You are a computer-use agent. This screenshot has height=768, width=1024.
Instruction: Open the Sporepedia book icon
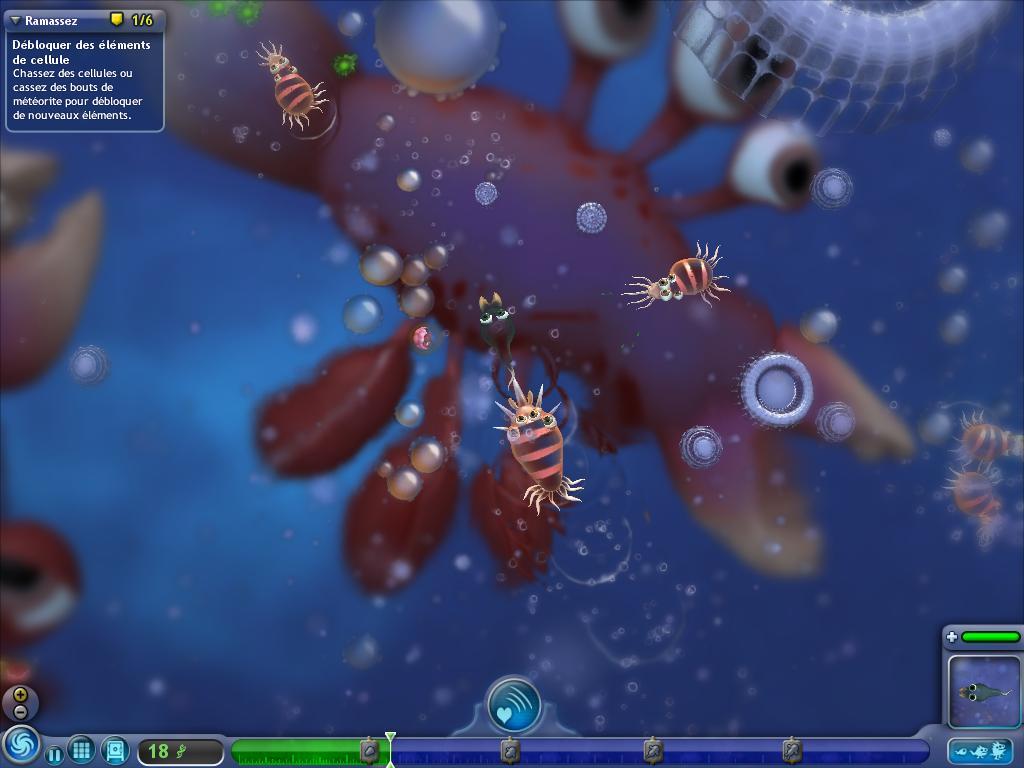click(115, 749)
